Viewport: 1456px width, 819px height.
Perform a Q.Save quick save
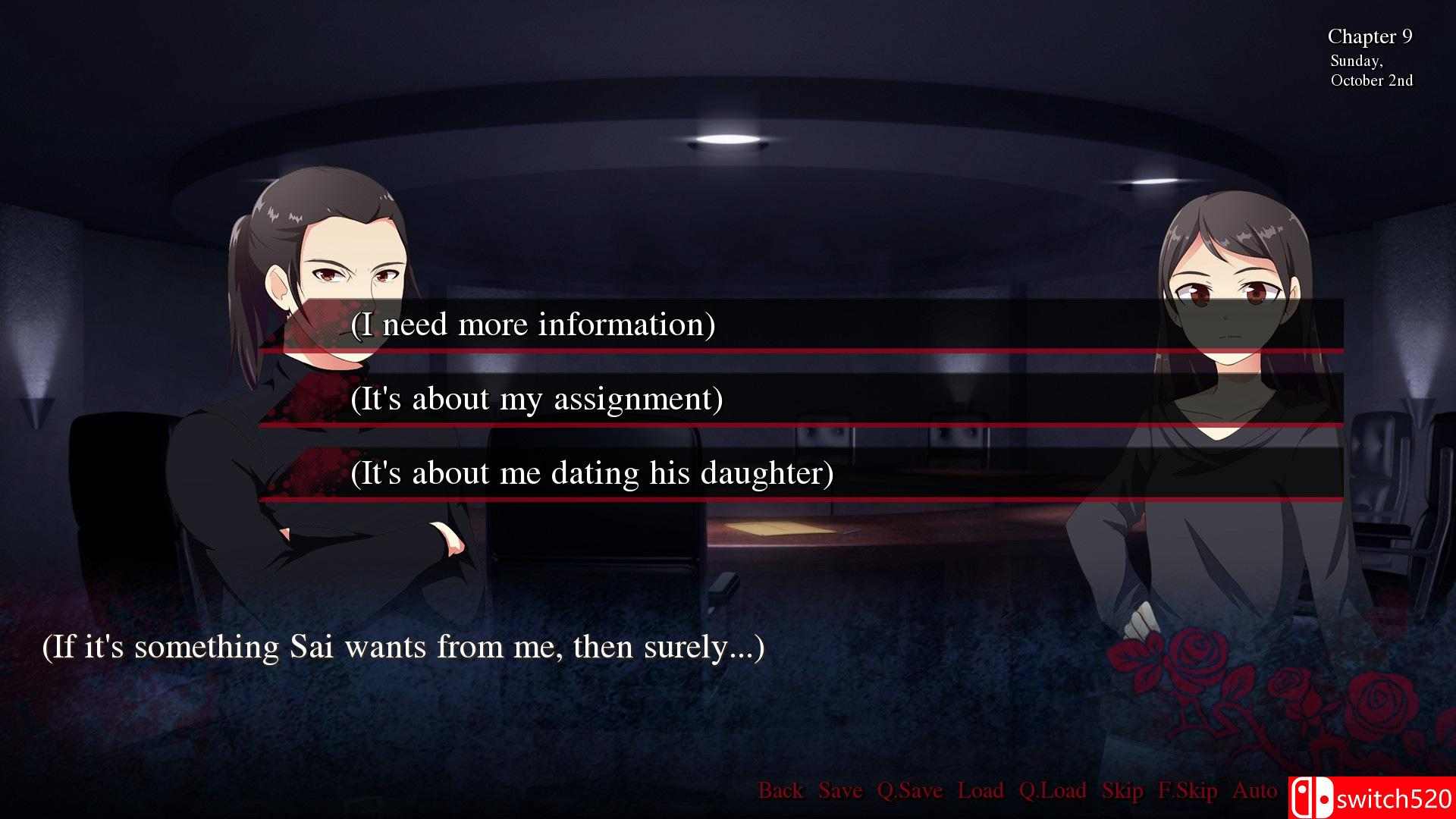(x=908, y=791)
